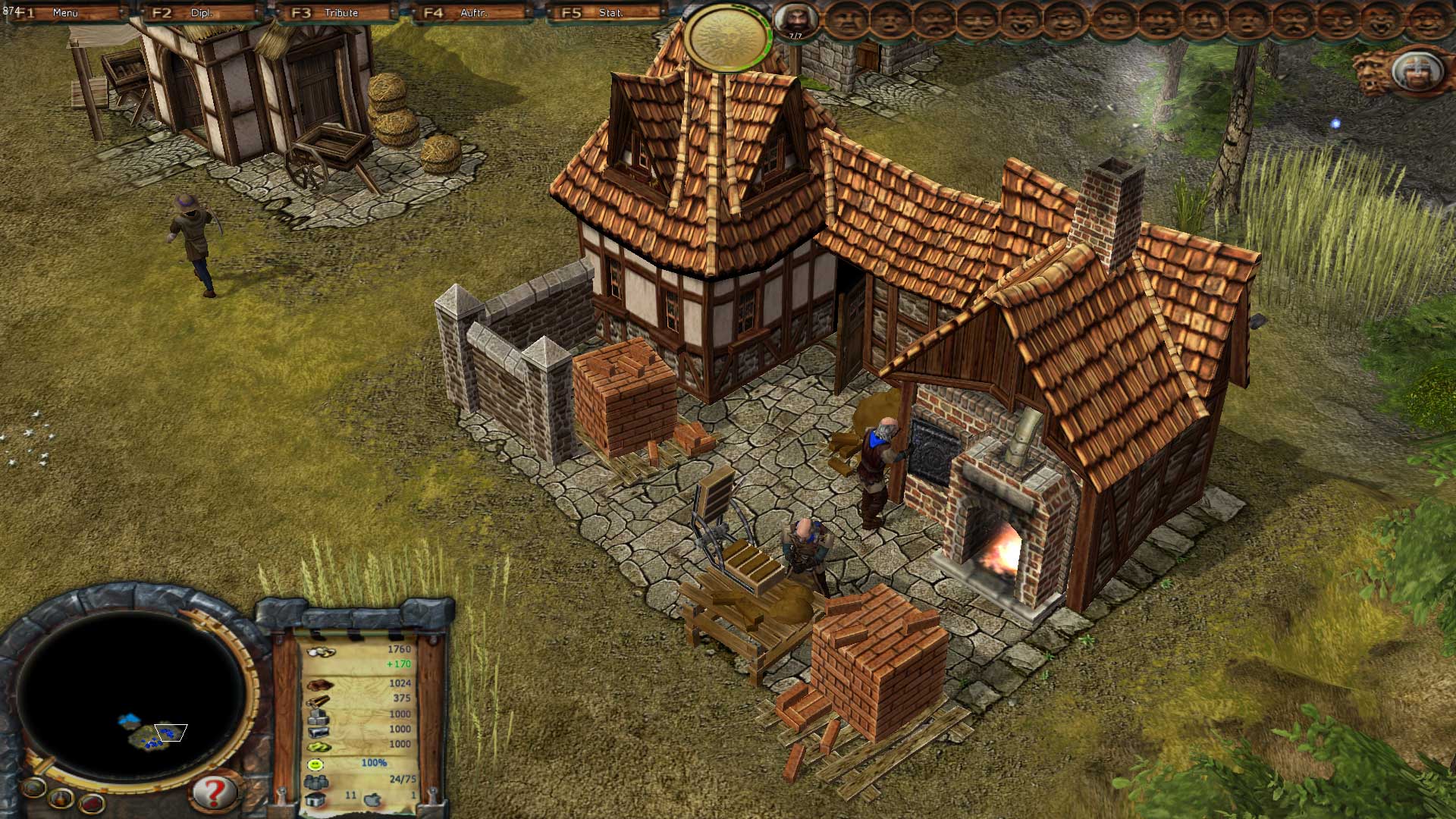This screenshot has height=819, width=1456.
Task: Show the F4 Auftr. quest log
Action: pos(472,13)
